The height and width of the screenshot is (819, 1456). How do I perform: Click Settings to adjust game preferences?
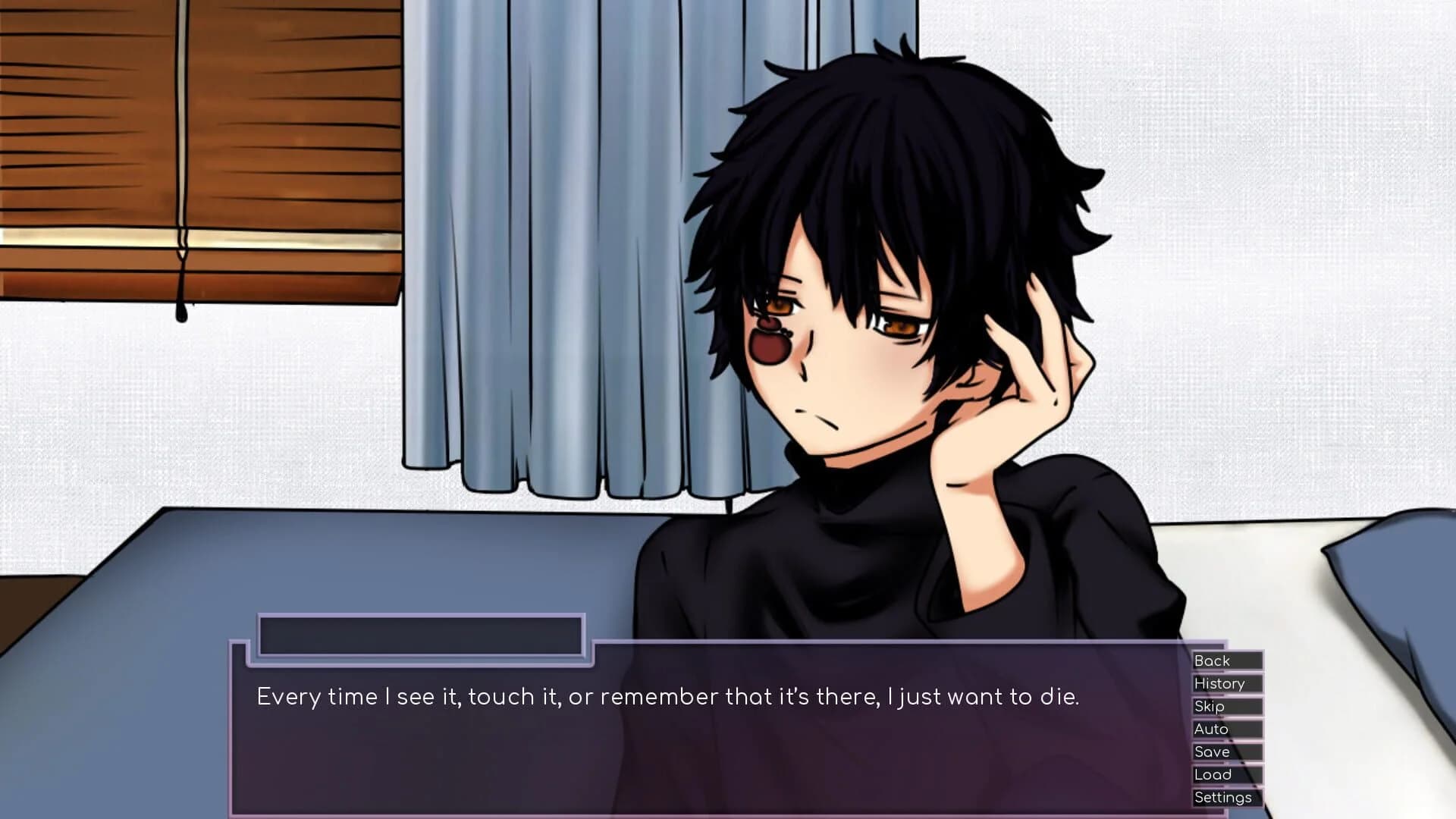coord(1223,797)
